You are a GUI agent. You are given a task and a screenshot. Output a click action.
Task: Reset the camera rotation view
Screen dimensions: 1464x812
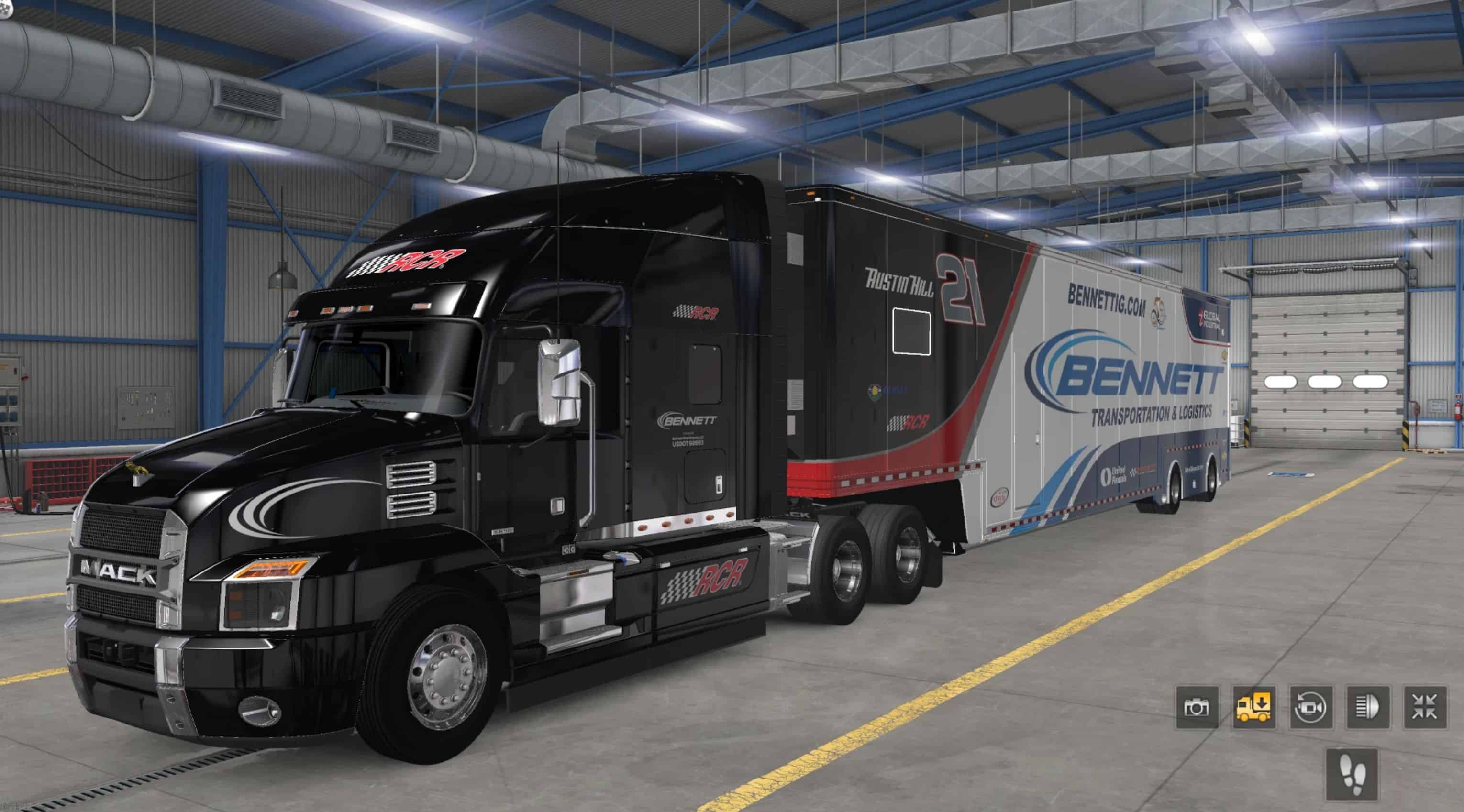pos(1310,707)
